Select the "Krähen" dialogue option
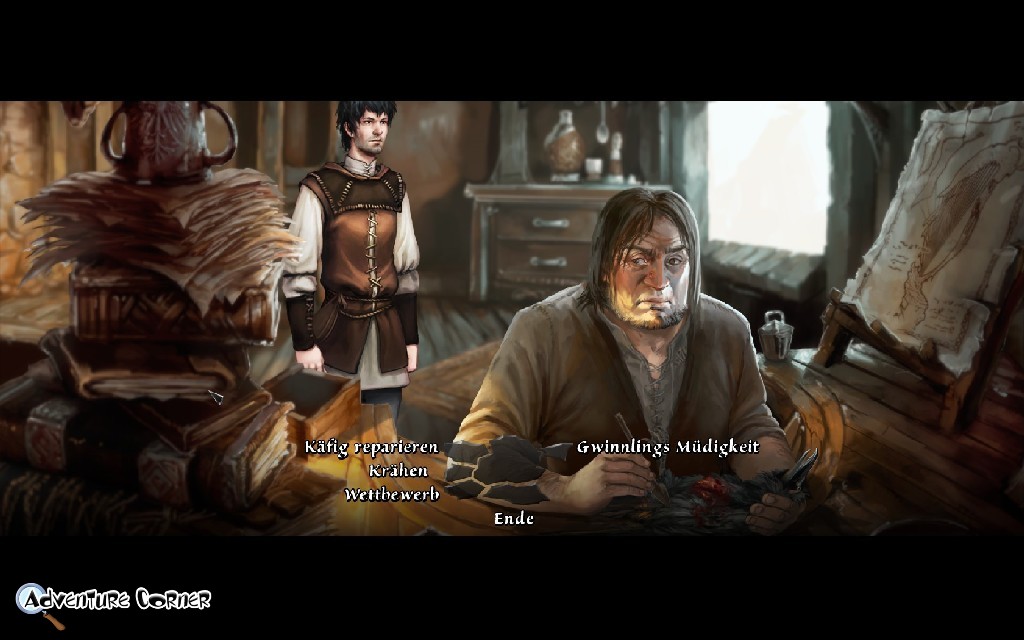This screenshot has width=1024, height=640. [x=397, y=471]
